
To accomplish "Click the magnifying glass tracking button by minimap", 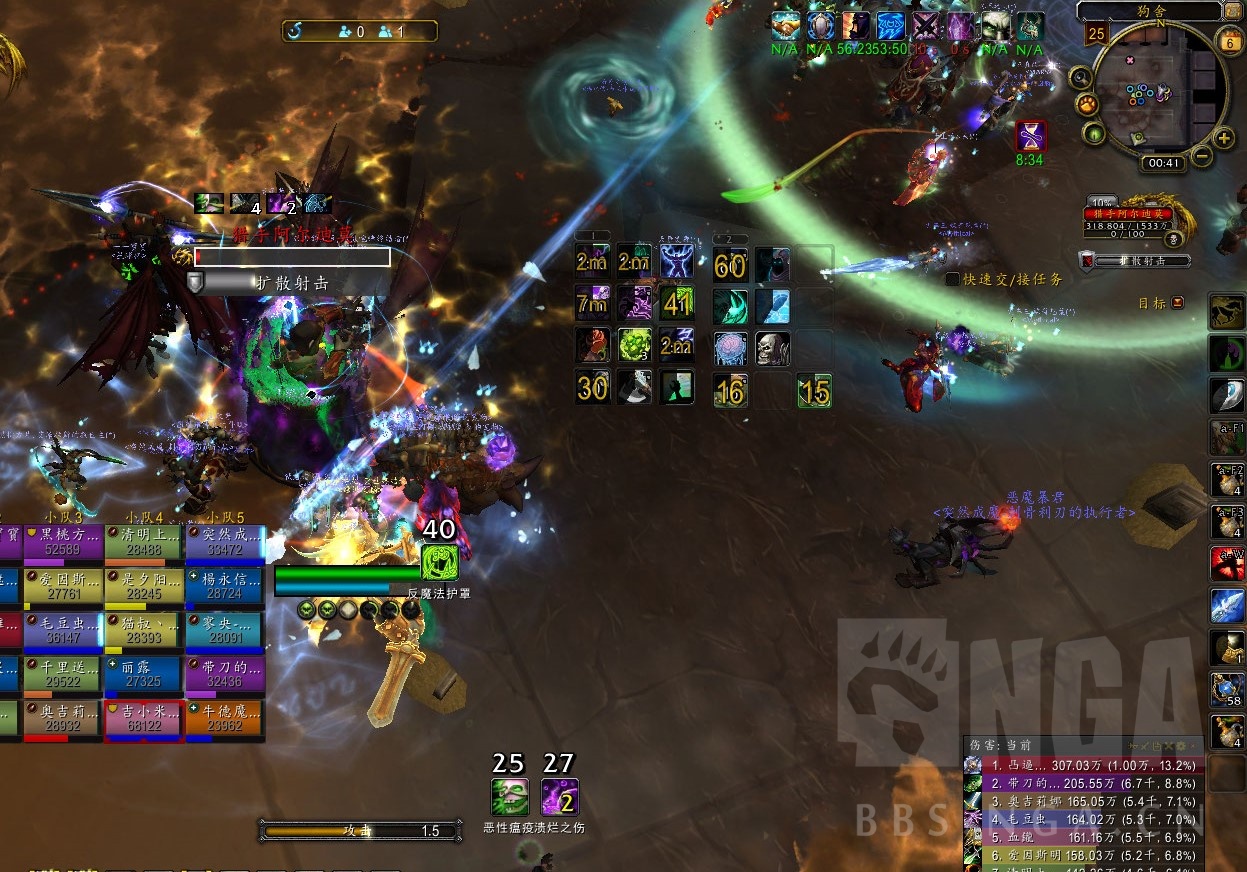I will 1079,77.
